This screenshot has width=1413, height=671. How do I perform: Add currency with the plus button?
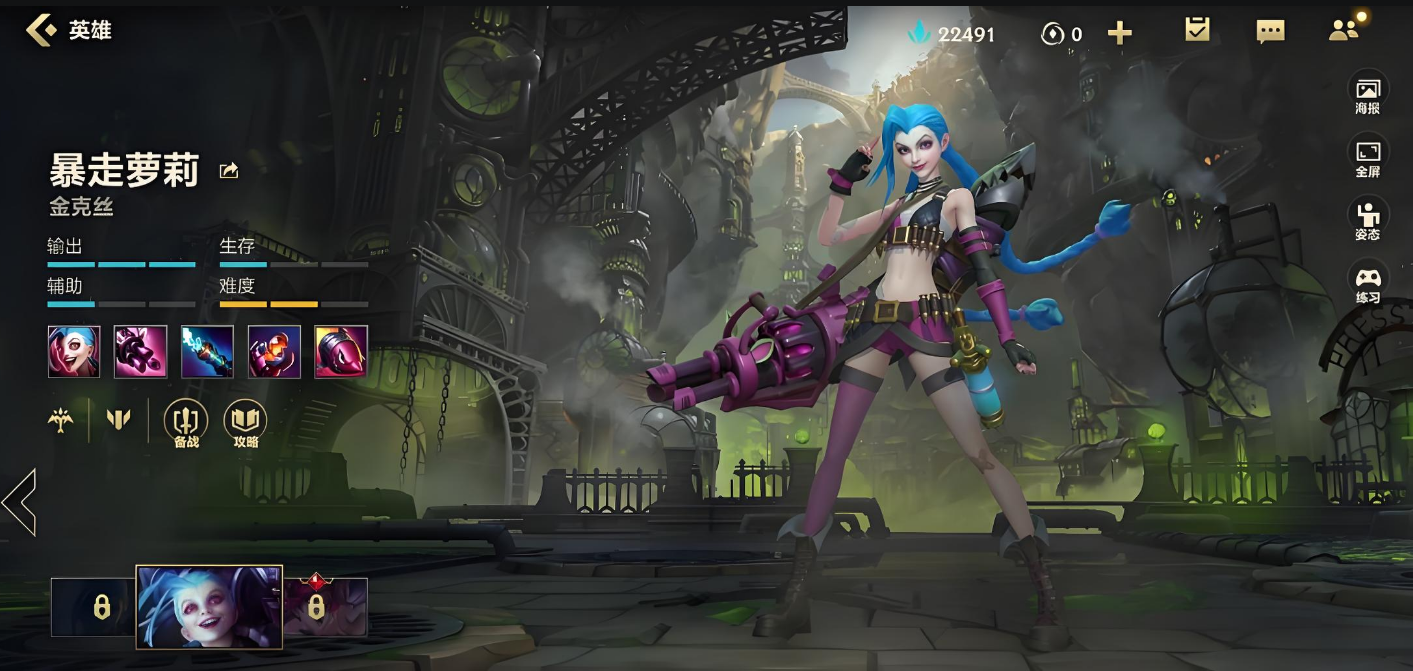pyautogui.click(x=1120, y=34)
